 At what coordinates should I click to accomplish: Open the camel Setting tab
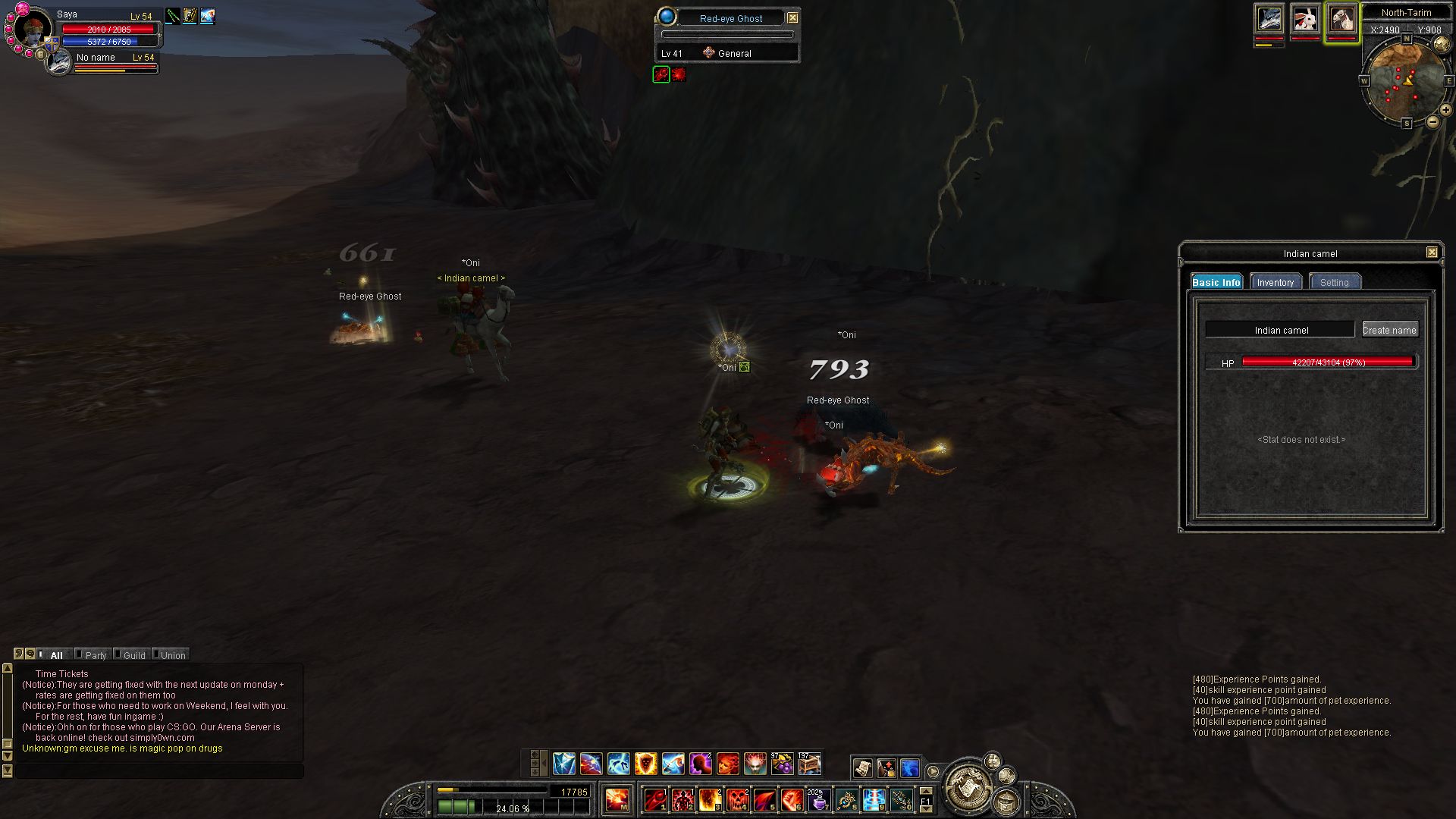(1334, 282)
